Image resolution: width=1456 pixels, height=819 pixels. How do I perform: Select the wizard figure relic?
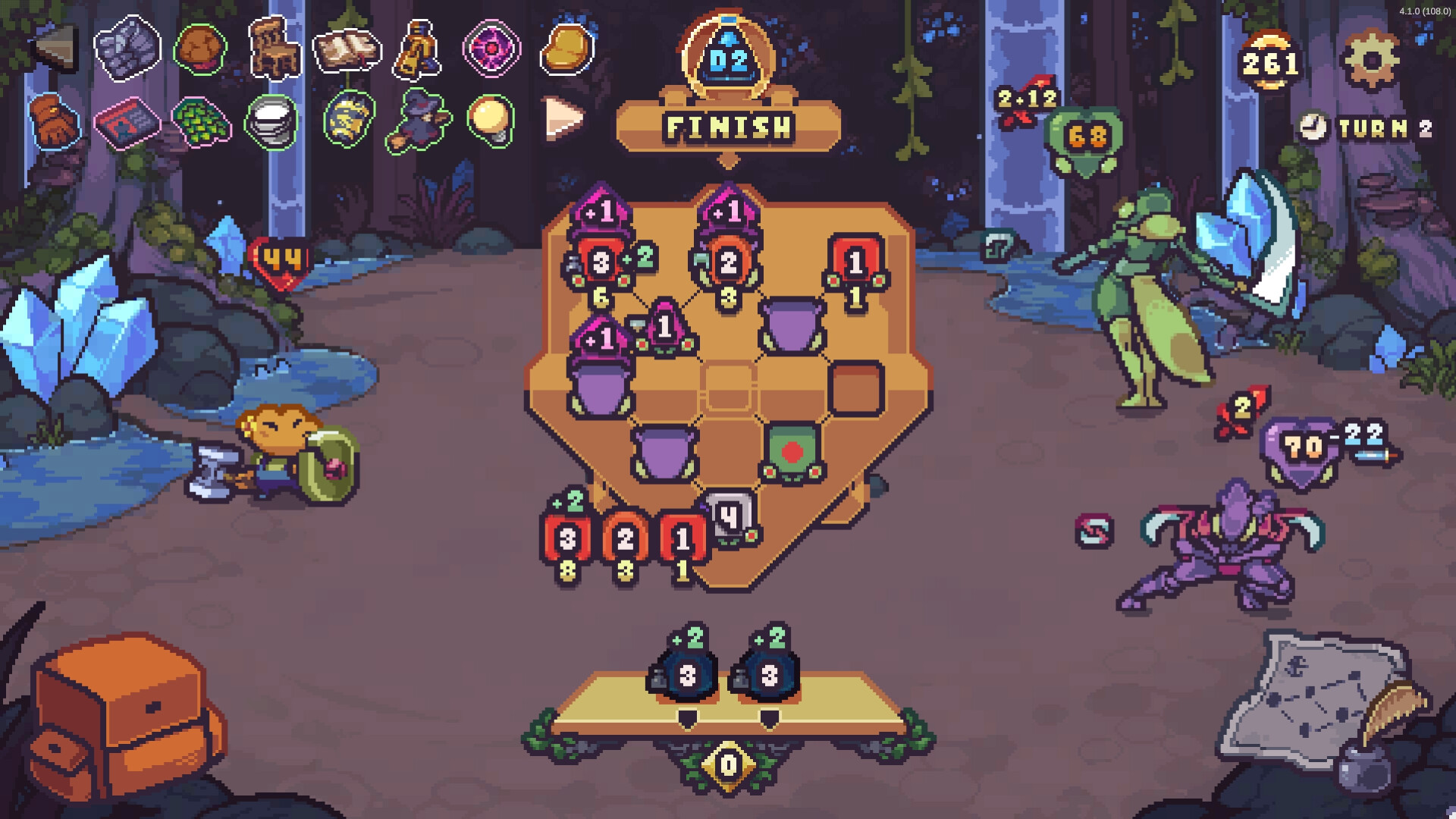pyautogui.click(x=419, y=121)
